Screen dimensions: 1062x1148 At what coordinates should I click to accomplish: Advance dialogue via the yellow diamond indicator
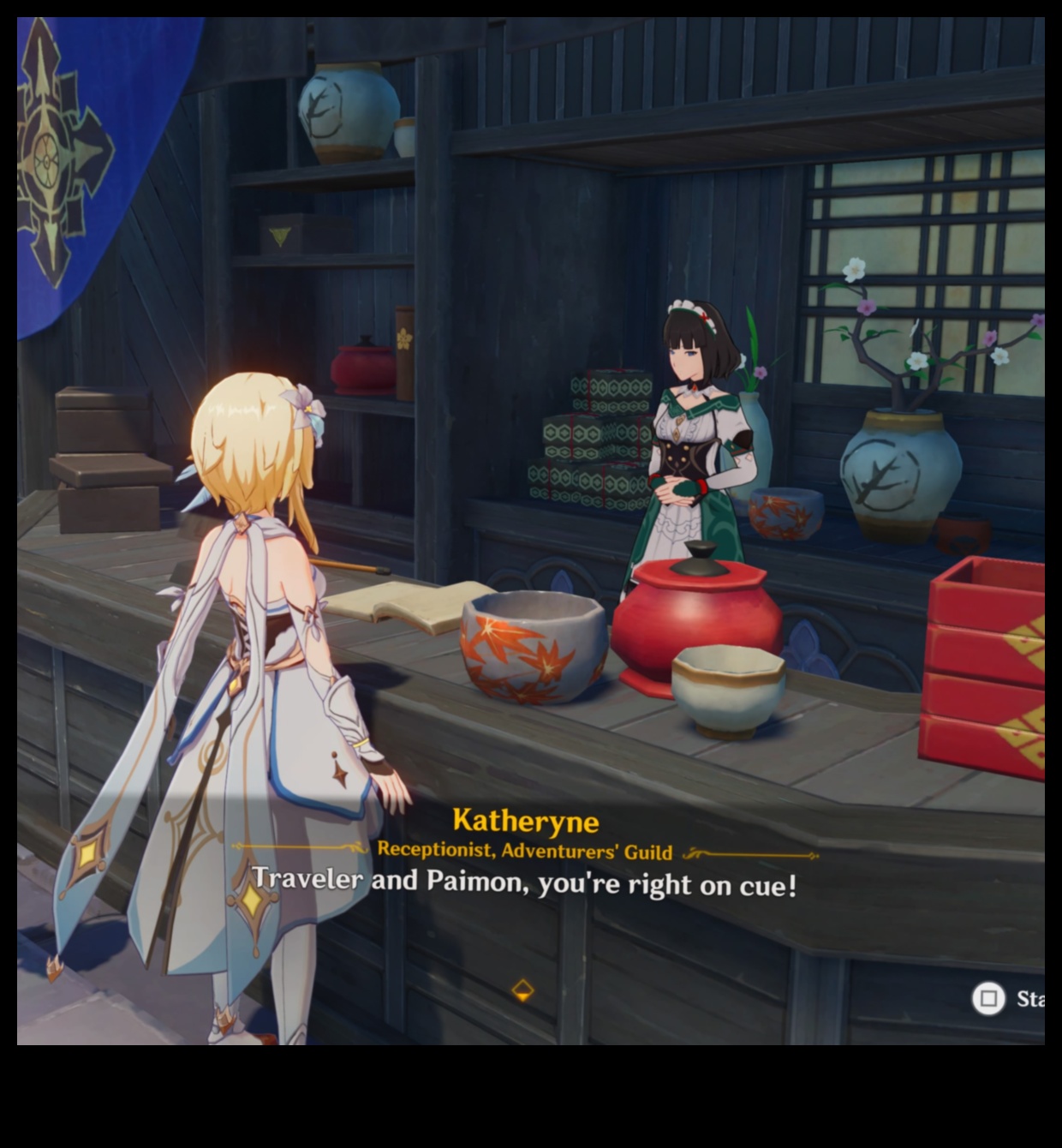pyautogui.click(x=522, y=990)
